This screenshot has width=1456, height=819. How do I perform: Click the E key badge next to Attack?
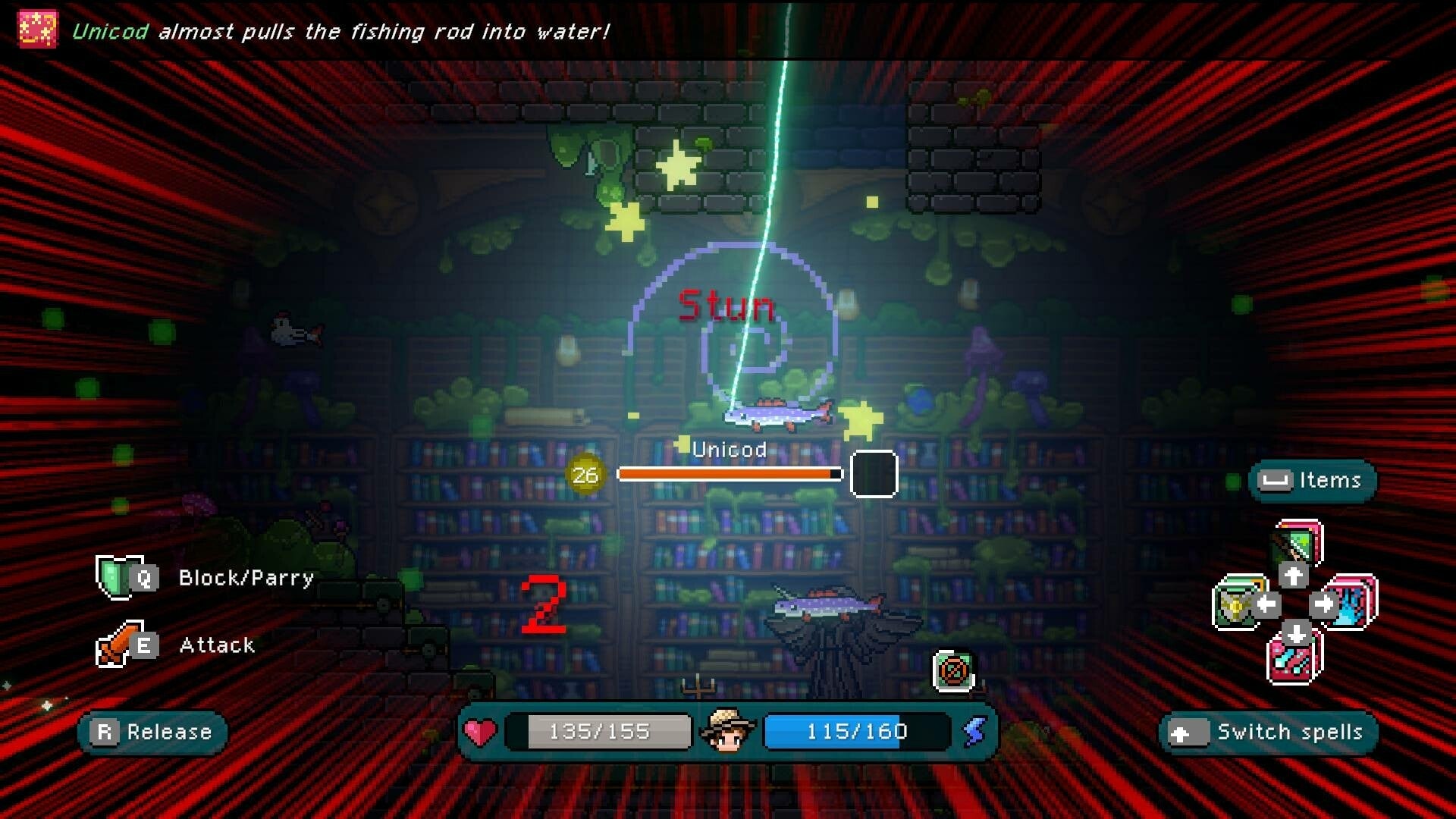pos(145,645)
